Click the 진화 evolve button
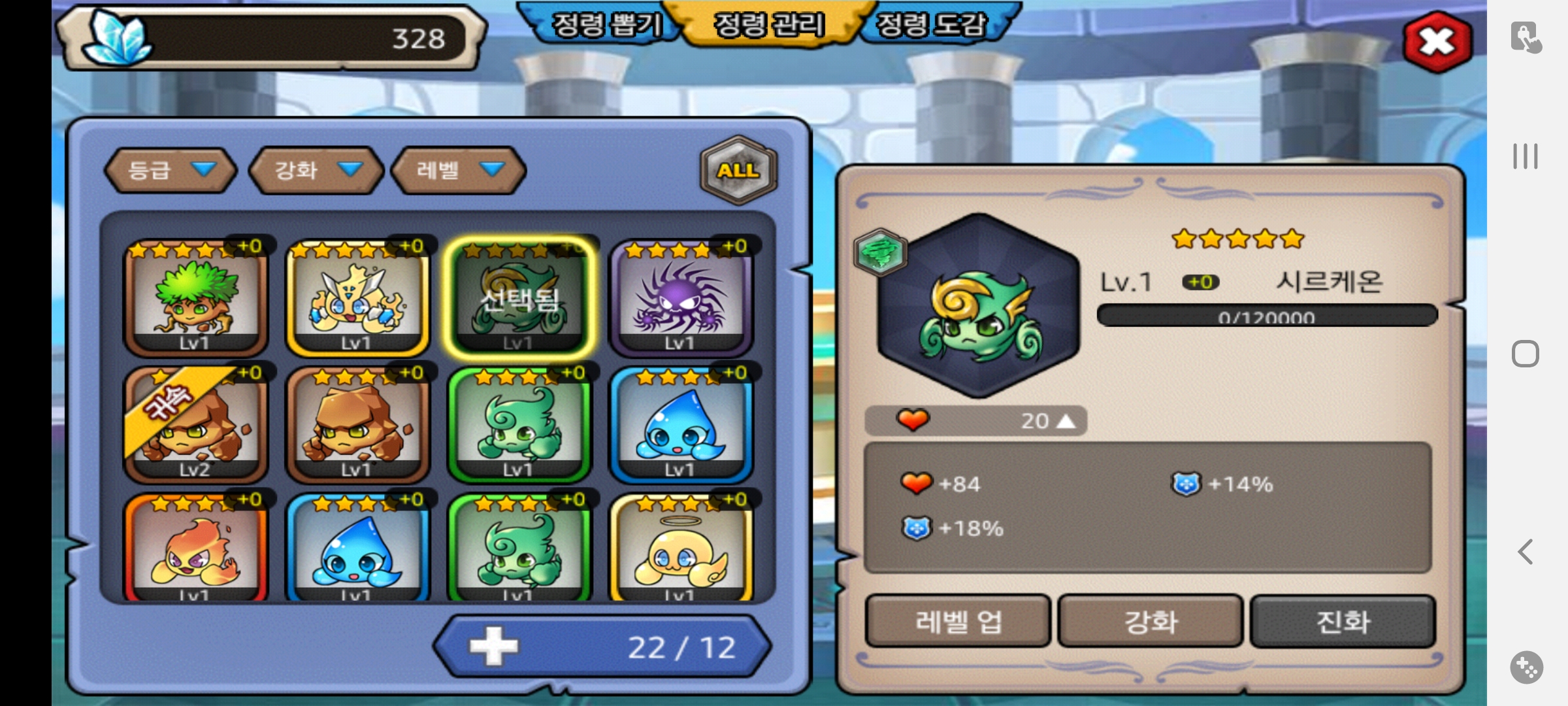1568x706 pixels. (1343, 621)
